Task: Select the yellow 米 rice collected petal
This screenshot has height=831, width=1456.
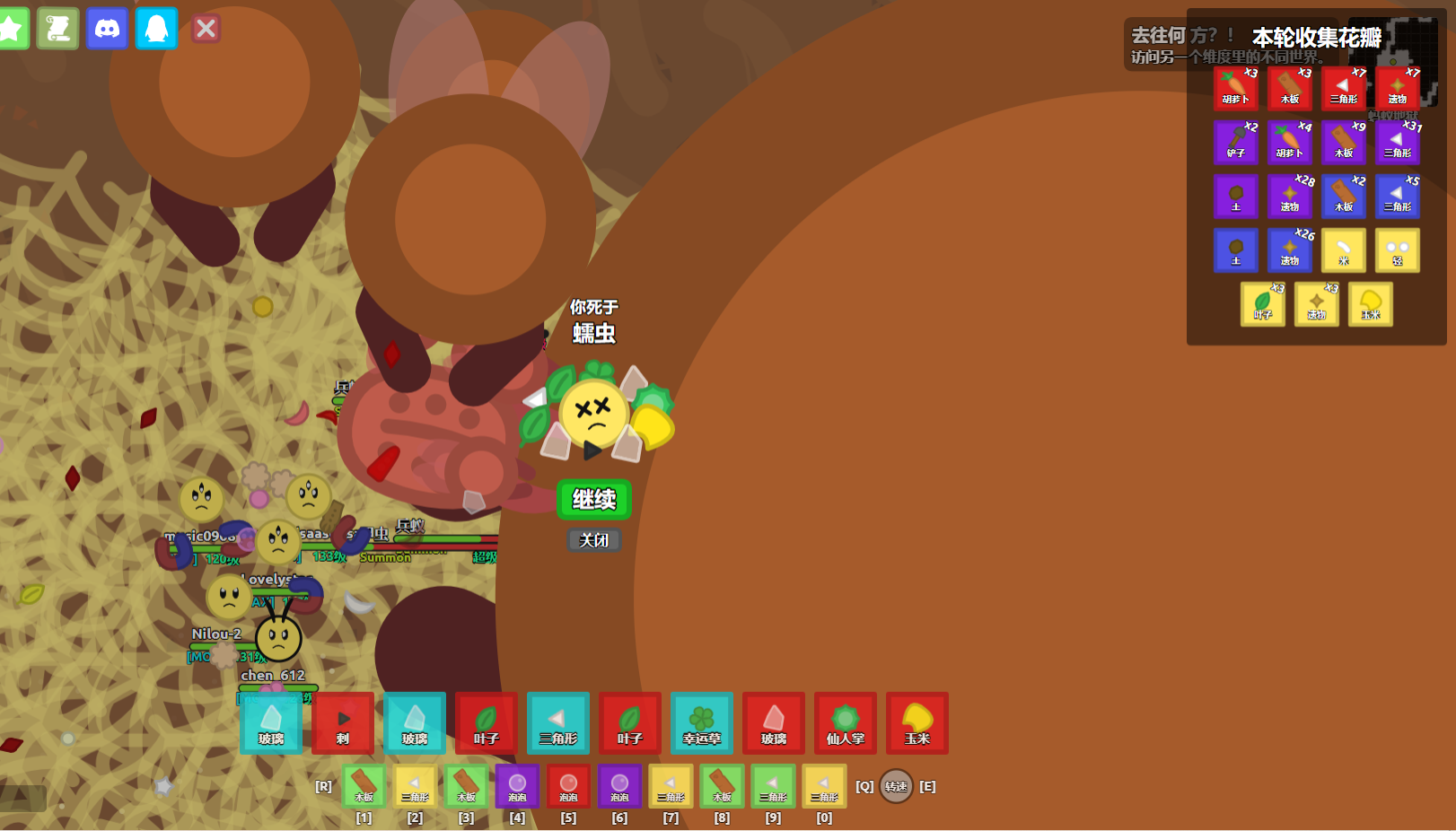Action: (x=1344, y=249)
